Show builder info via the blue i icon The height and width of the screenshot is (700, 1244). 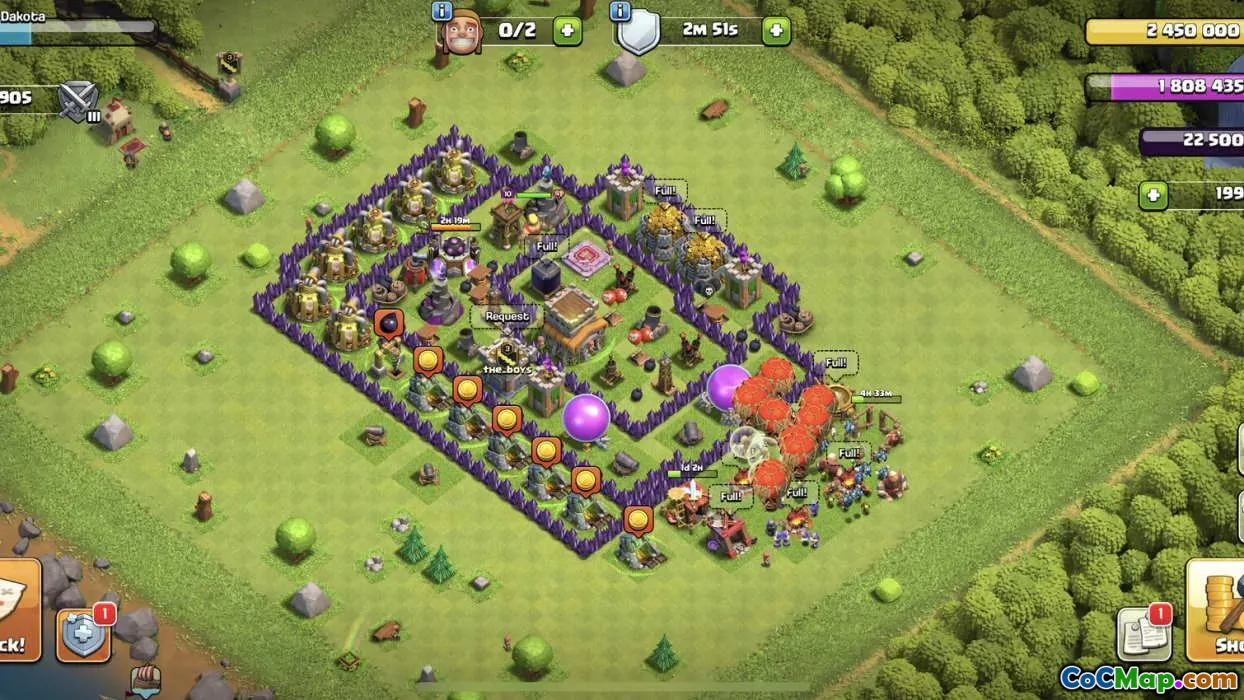(x=442, y=11)
